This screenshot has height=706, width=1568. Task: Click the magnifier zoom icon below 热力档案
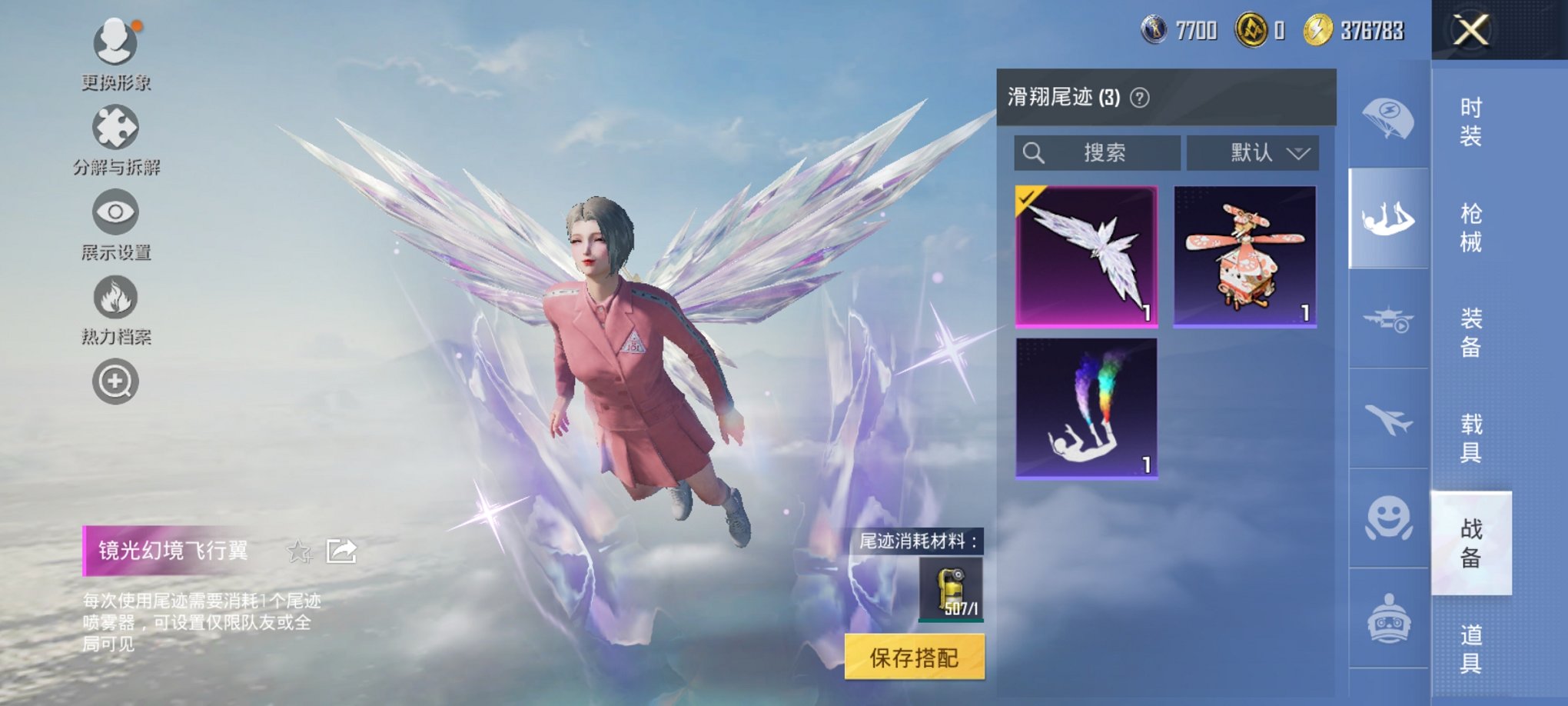coord(115,381)
